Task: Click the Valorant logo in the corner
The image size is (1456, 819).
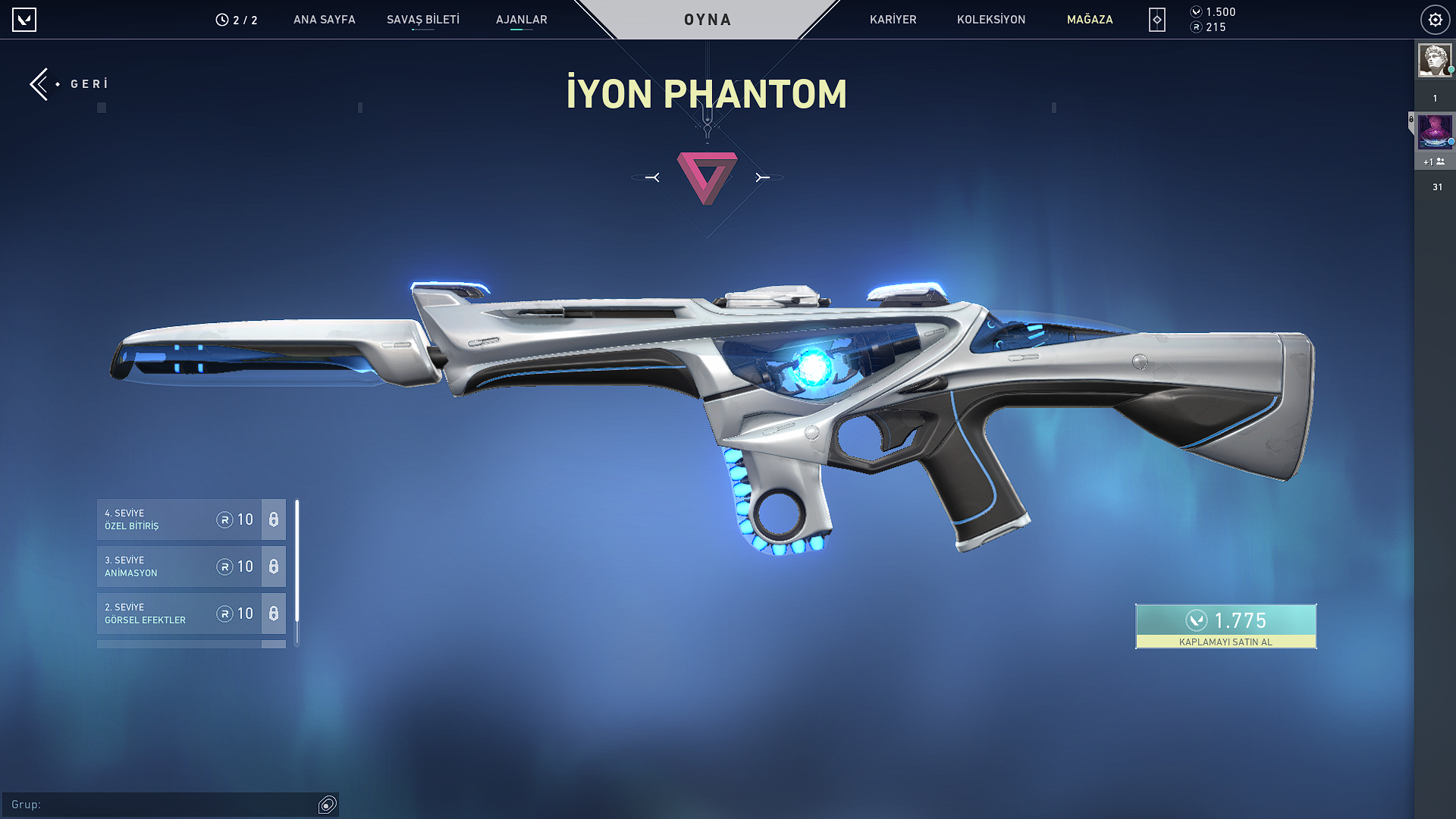Action: [24, 20]
